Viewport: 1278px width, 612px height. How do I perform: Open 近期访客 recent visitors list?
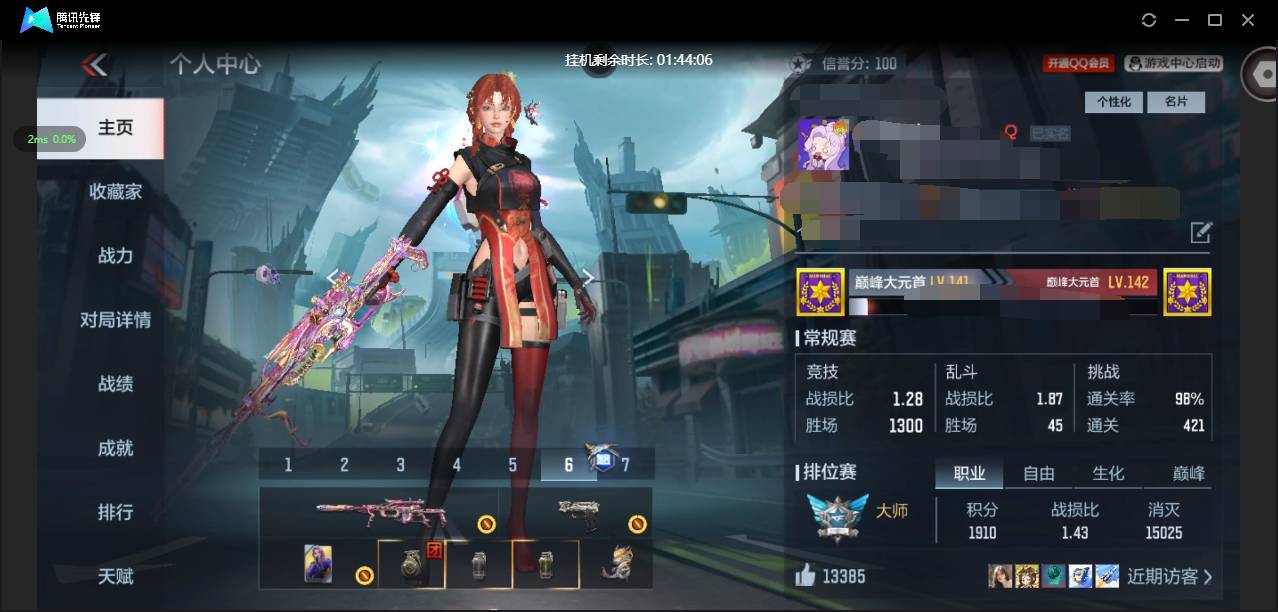[1169, 576]
